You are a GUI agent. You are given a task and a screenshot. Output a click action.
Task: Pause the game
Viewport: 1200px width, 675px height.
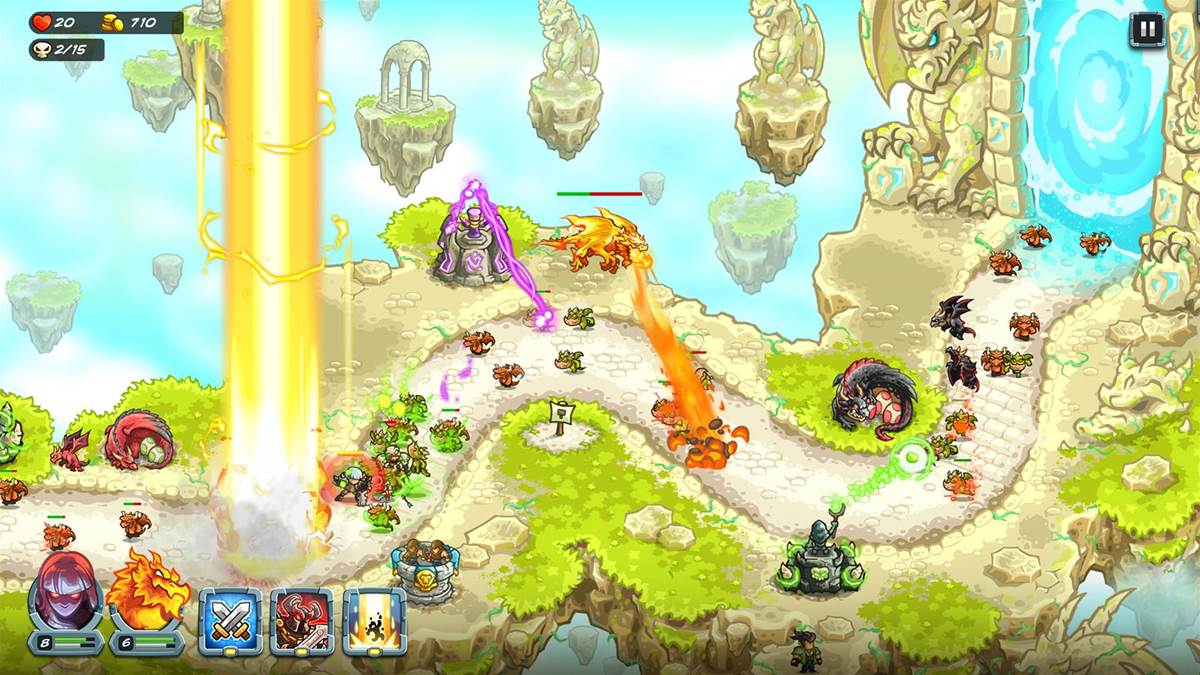(1146, 29)
